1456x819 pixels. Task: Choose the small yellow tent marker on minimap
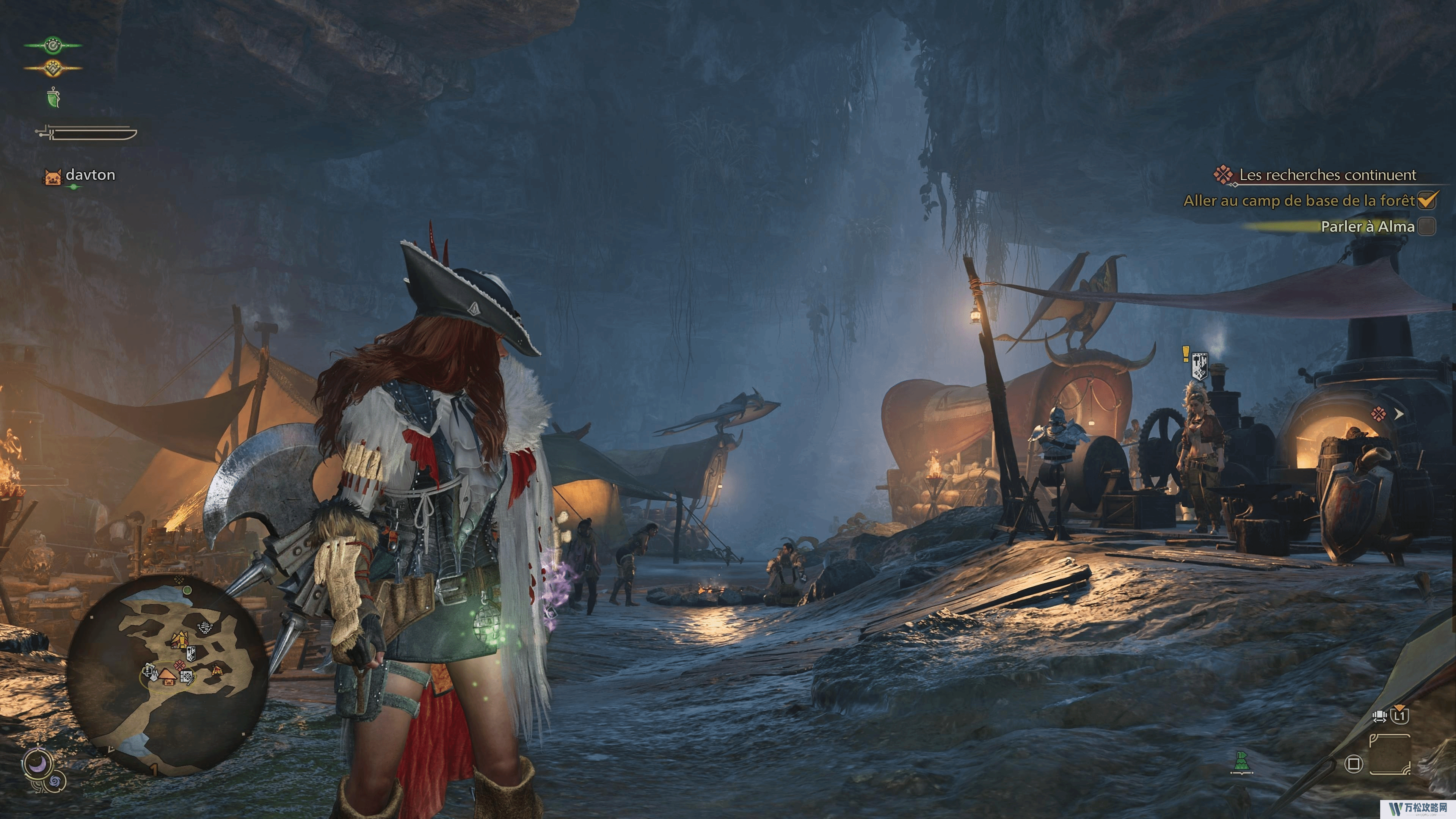[217, 670]
